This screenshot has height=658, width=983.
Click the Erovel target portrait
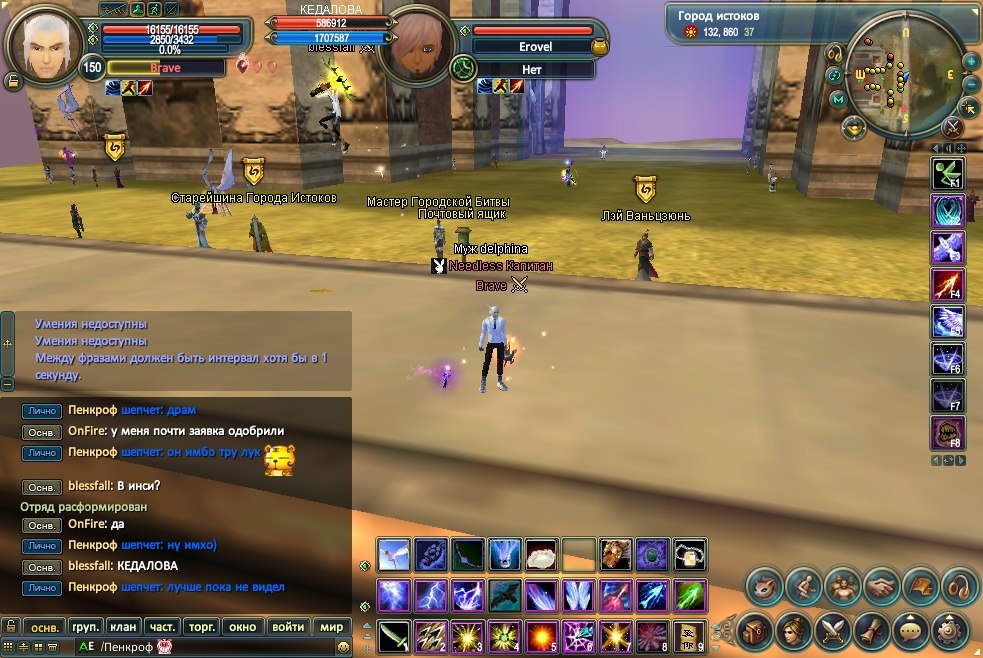(419, 48)
